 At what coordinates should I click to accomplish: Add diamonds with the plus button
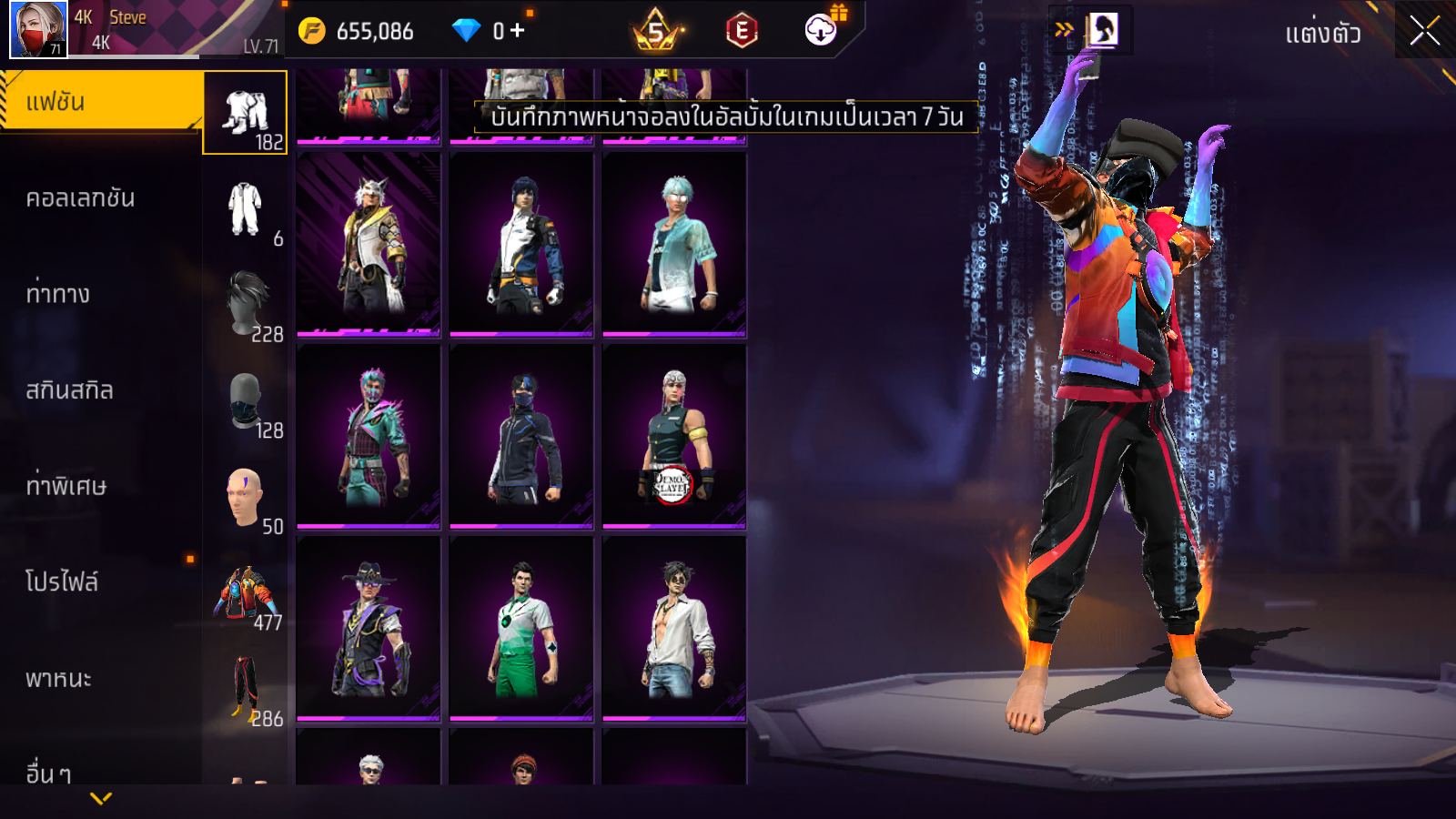click(517, 31)
